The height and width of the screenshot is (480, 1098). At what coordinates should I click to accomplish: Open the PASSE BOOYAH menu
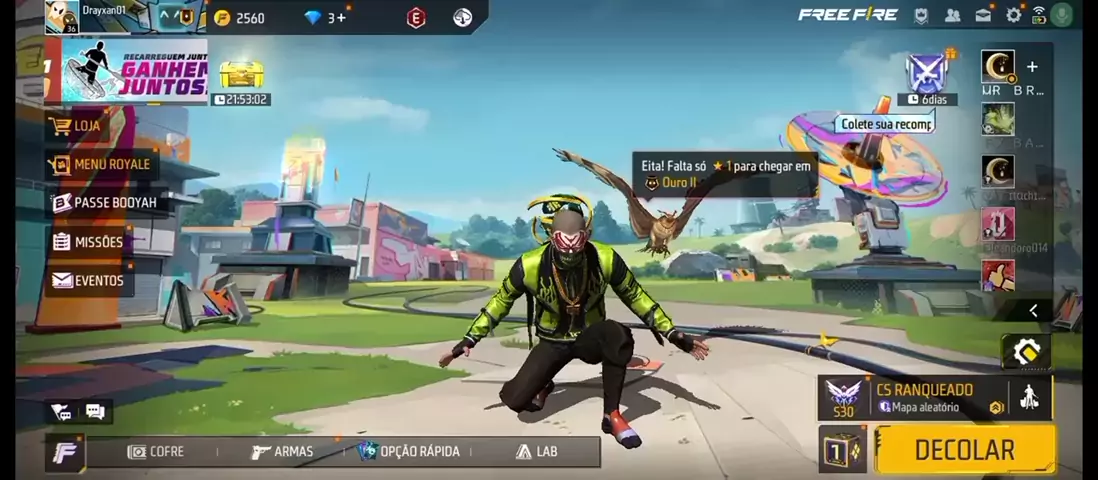(105, 202)
